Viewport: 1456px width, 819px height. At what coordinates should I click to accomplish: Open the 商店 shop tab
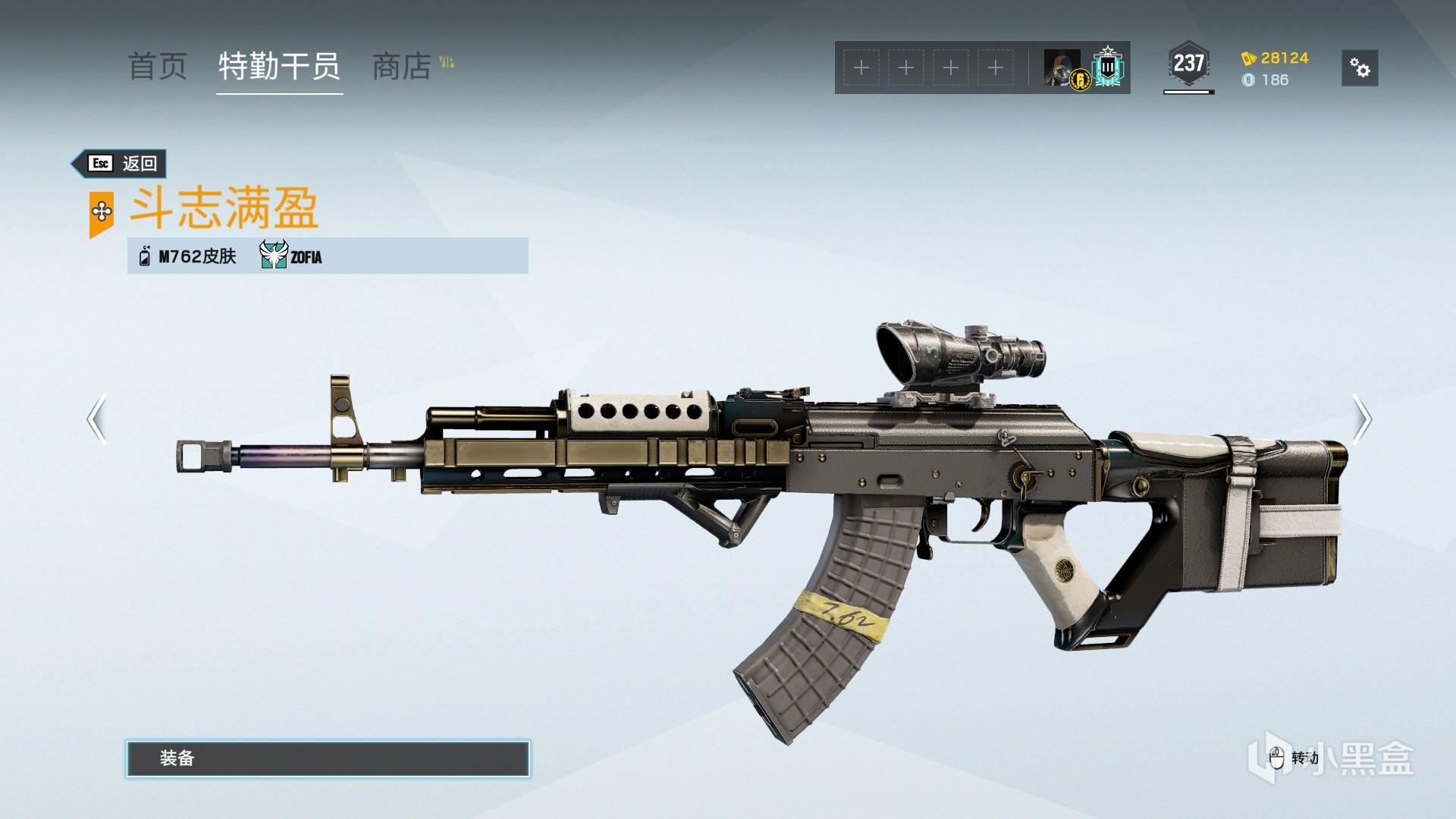click(x=402, y=67)
